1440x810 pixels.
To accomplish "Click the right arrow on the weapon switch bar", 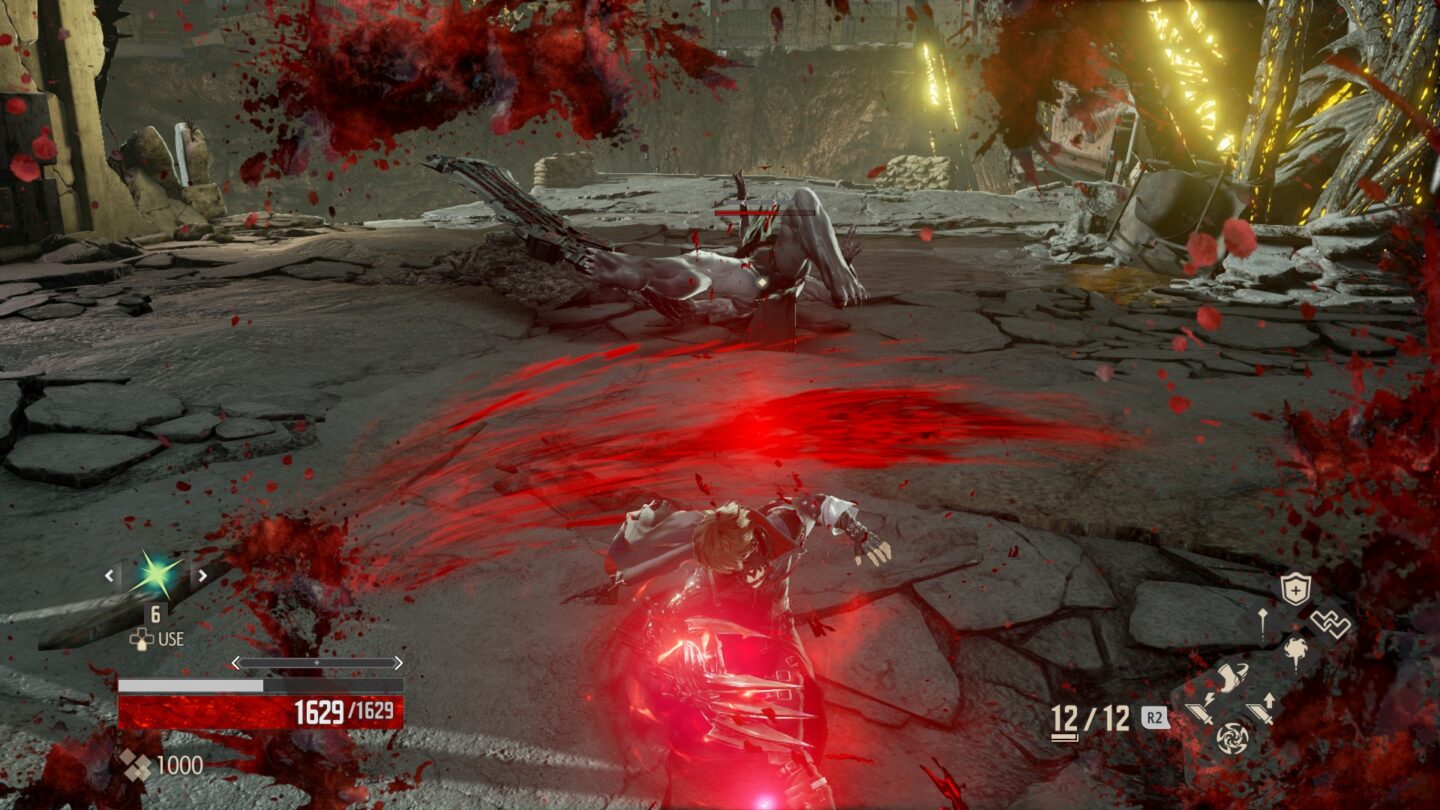I will (399, 661).
